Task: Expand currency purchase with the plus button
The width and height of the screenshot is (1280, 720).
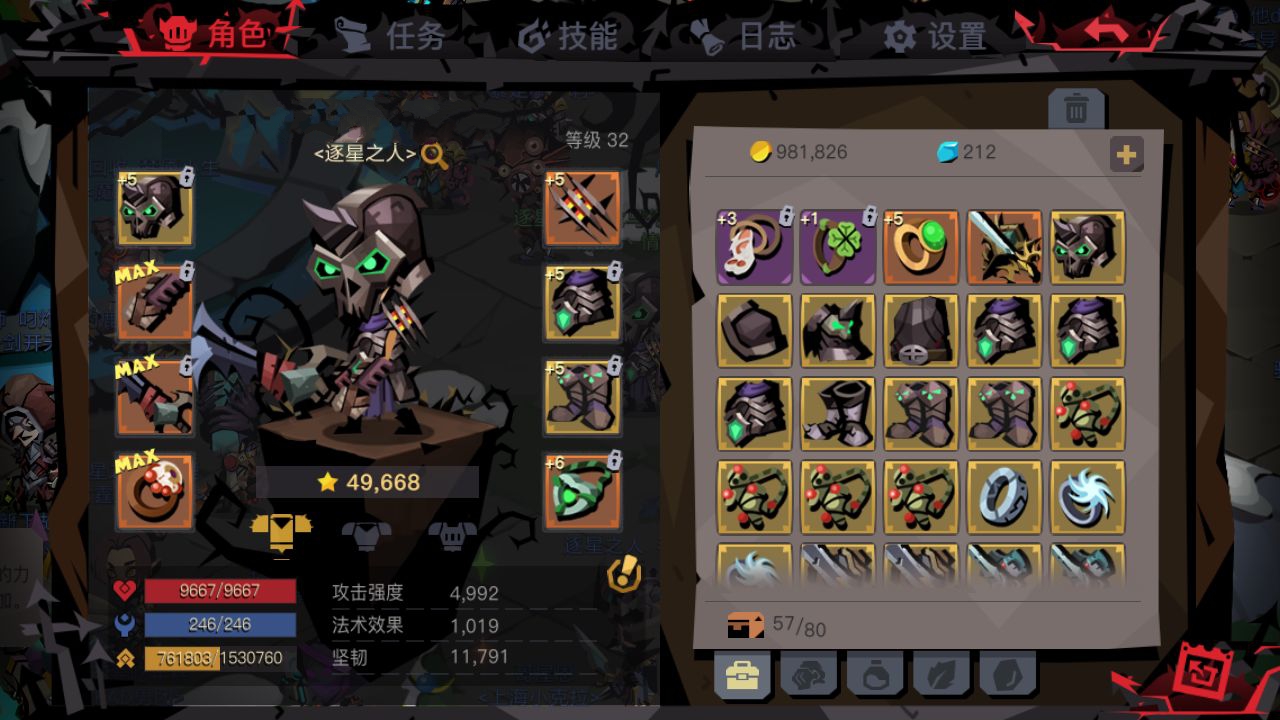Action: [x=1128, y=155]
